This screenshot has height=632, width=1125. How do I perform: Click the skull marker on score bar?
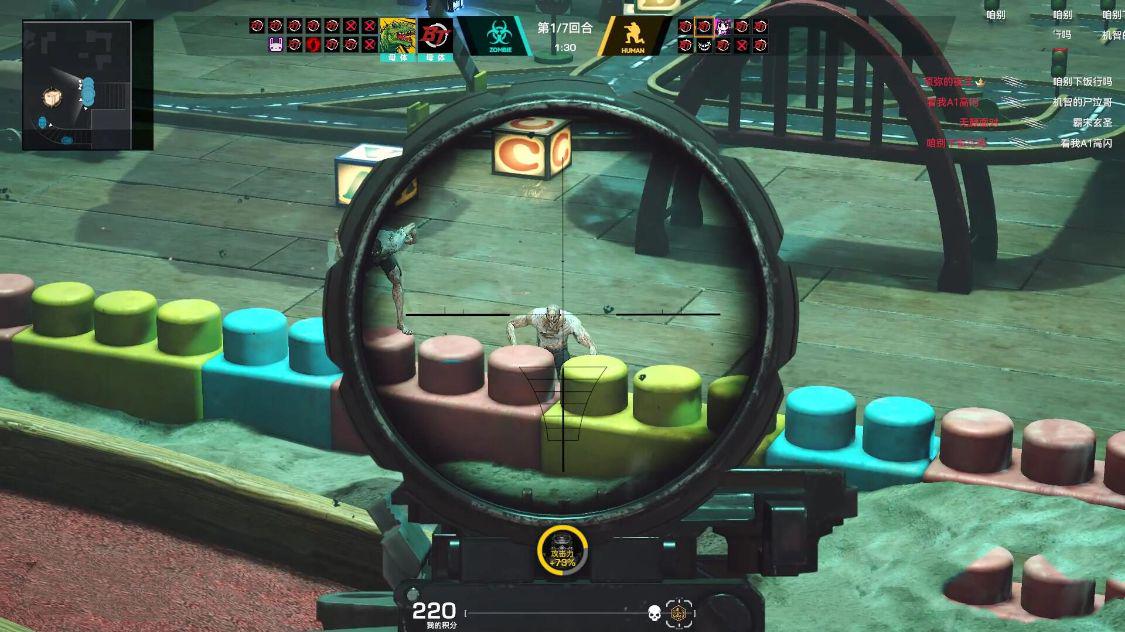[654, 612]
